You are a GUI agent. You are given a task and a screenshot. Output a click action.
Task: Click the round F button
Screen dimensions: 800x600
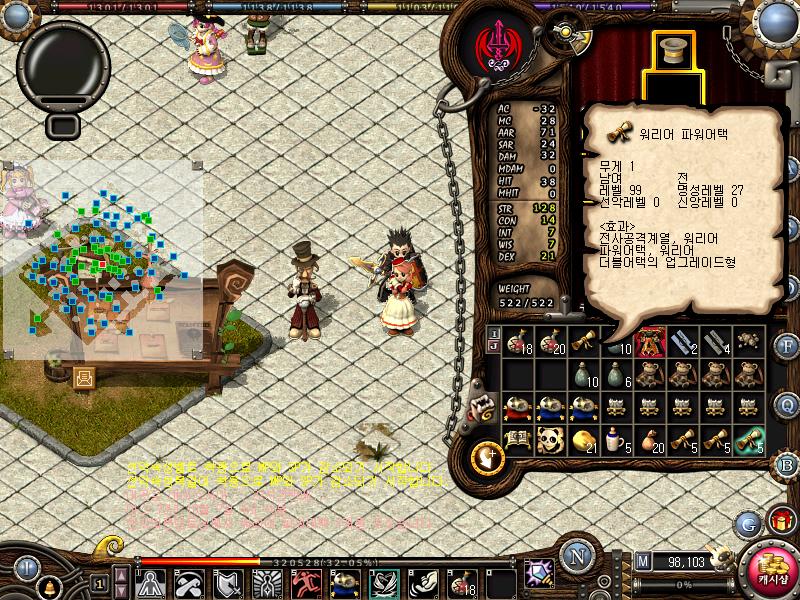point(786,347)
